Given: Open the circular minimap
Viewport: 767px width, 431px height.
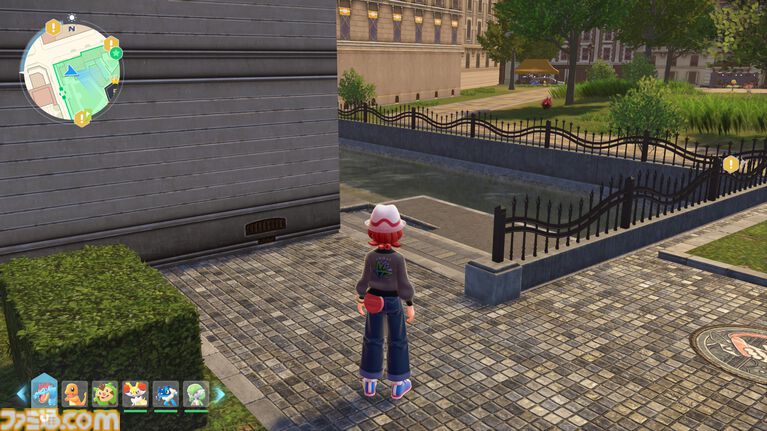Looking at the screenshot, I should [71, 70].
